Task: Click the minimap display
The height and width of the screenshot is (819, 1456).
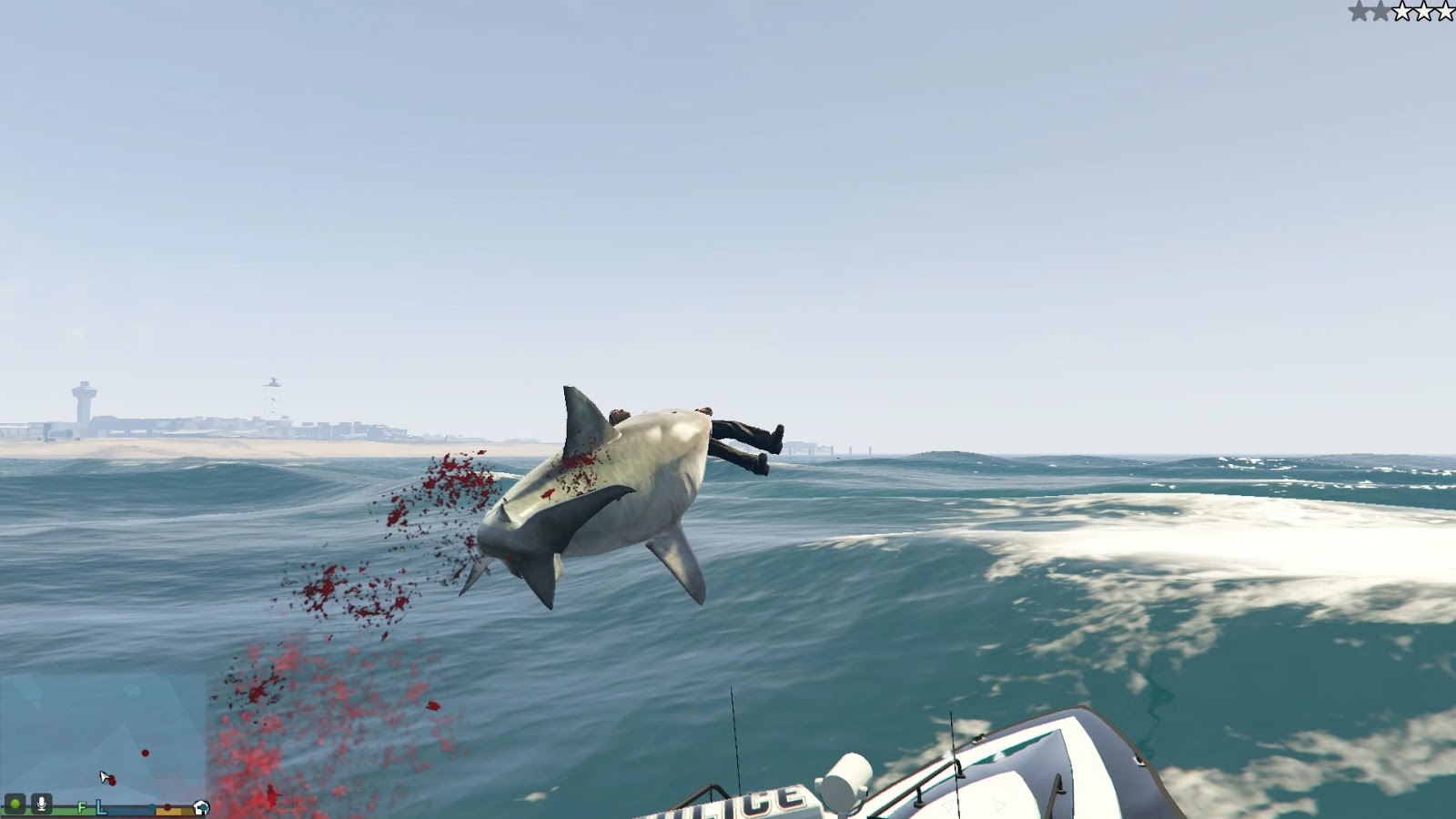Action: [100, 742]
